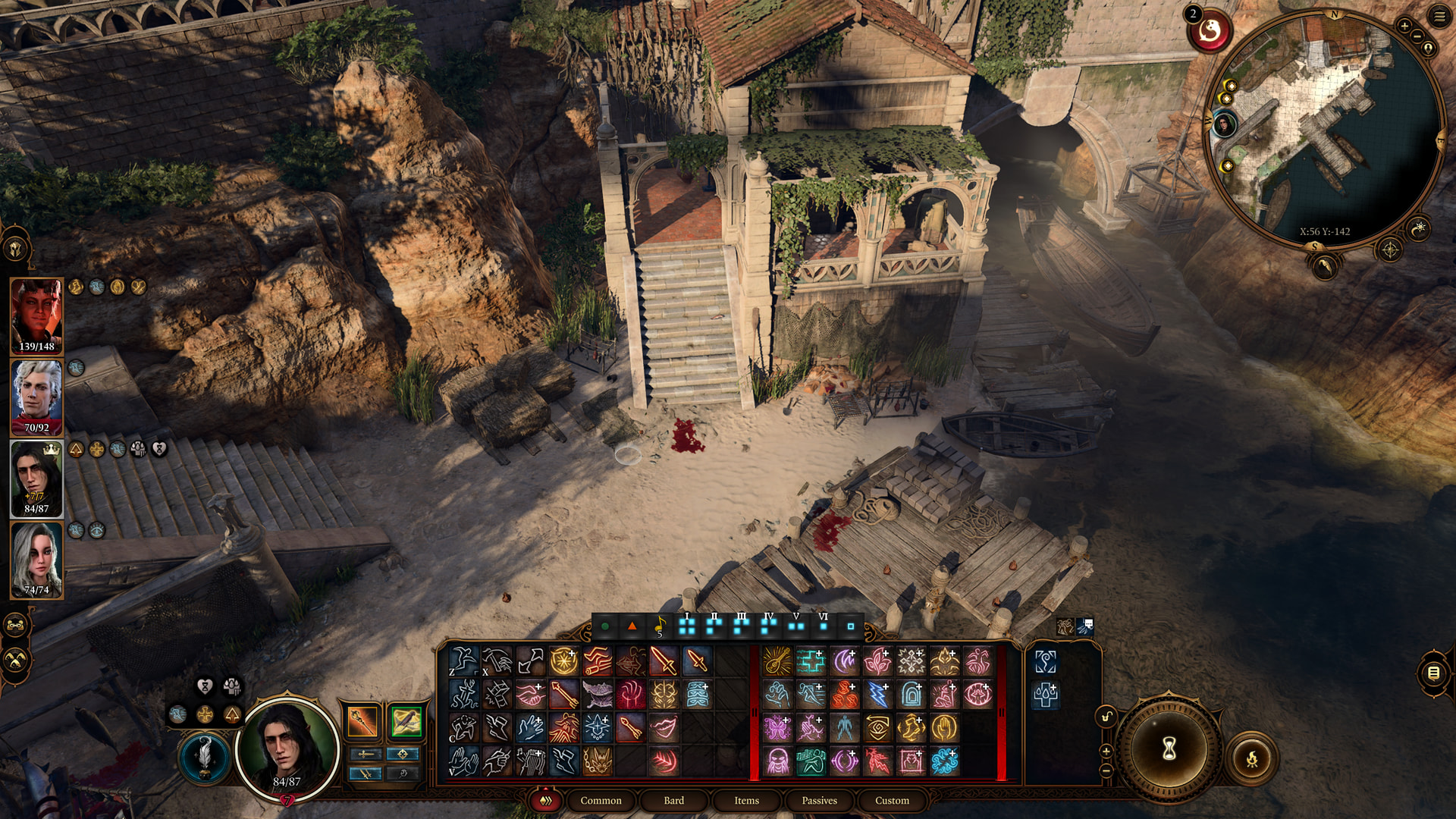1456x819 pixels.
Task: Use the Bardic Inspiration lute ability
Action: [x=777, y=661]
